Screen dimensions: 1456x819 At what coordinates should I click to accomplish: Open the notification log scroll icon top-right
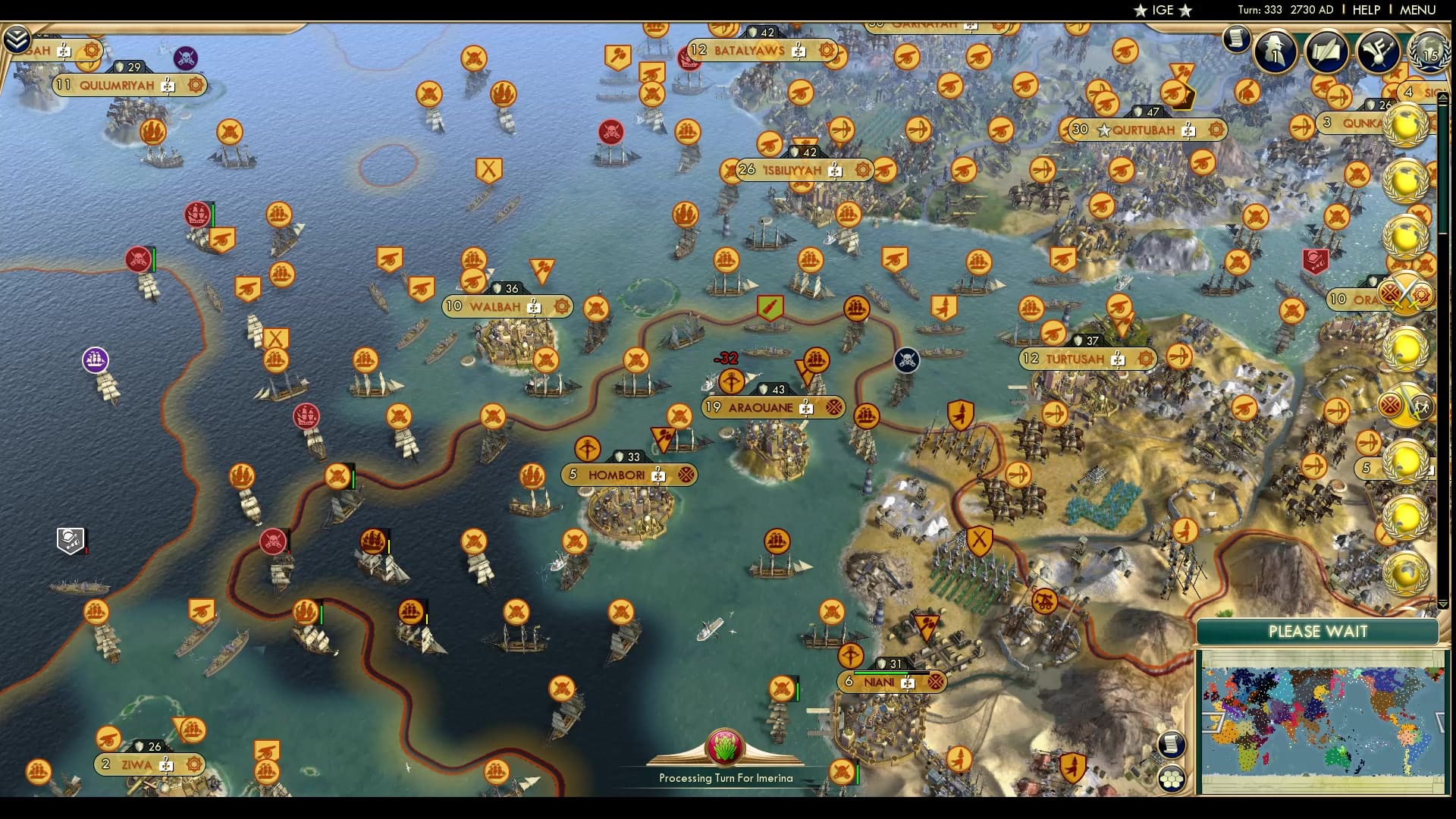[x=1238, y=38]
